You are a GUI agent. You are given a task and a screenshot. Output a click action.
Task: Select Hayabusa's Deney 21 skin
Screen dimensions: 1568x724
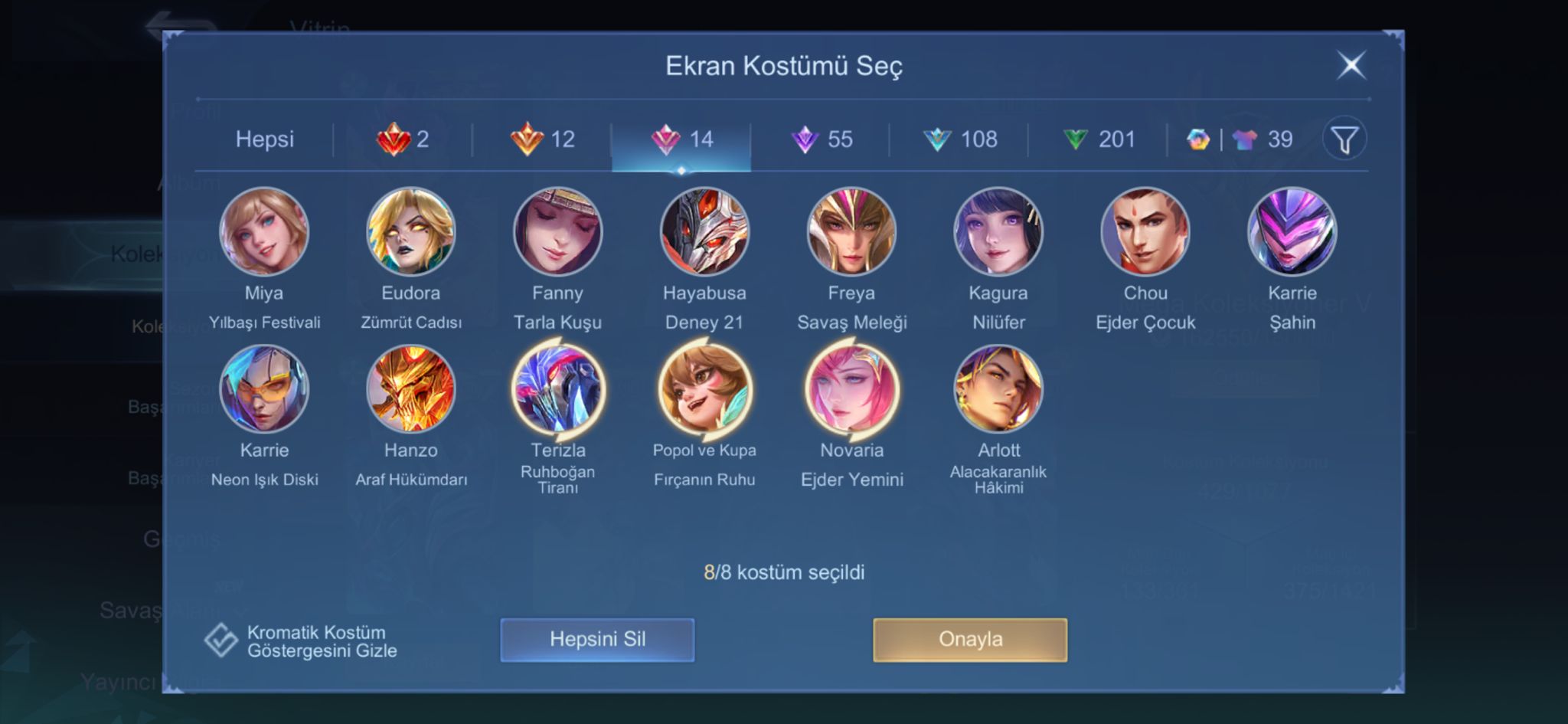(x=704, y=231)
